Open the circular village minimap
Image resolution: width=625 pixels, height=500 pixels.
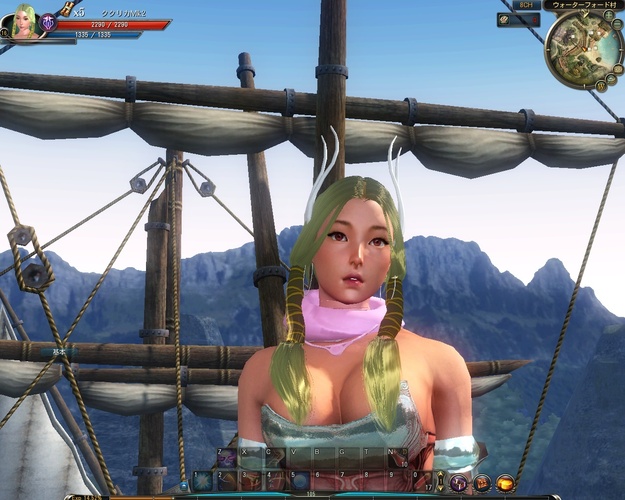pos(584,49)
